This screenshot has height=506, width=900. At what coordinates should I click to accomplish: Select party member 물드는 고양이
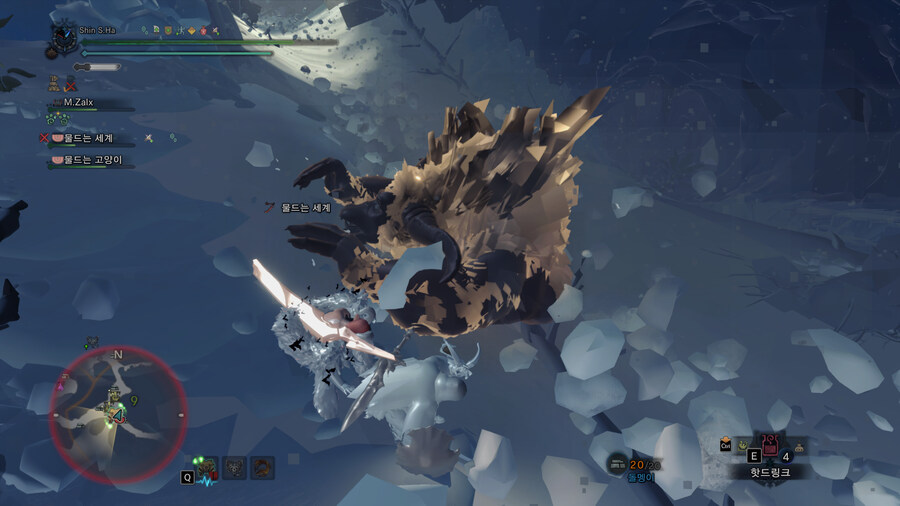click(x=94, y=160)
